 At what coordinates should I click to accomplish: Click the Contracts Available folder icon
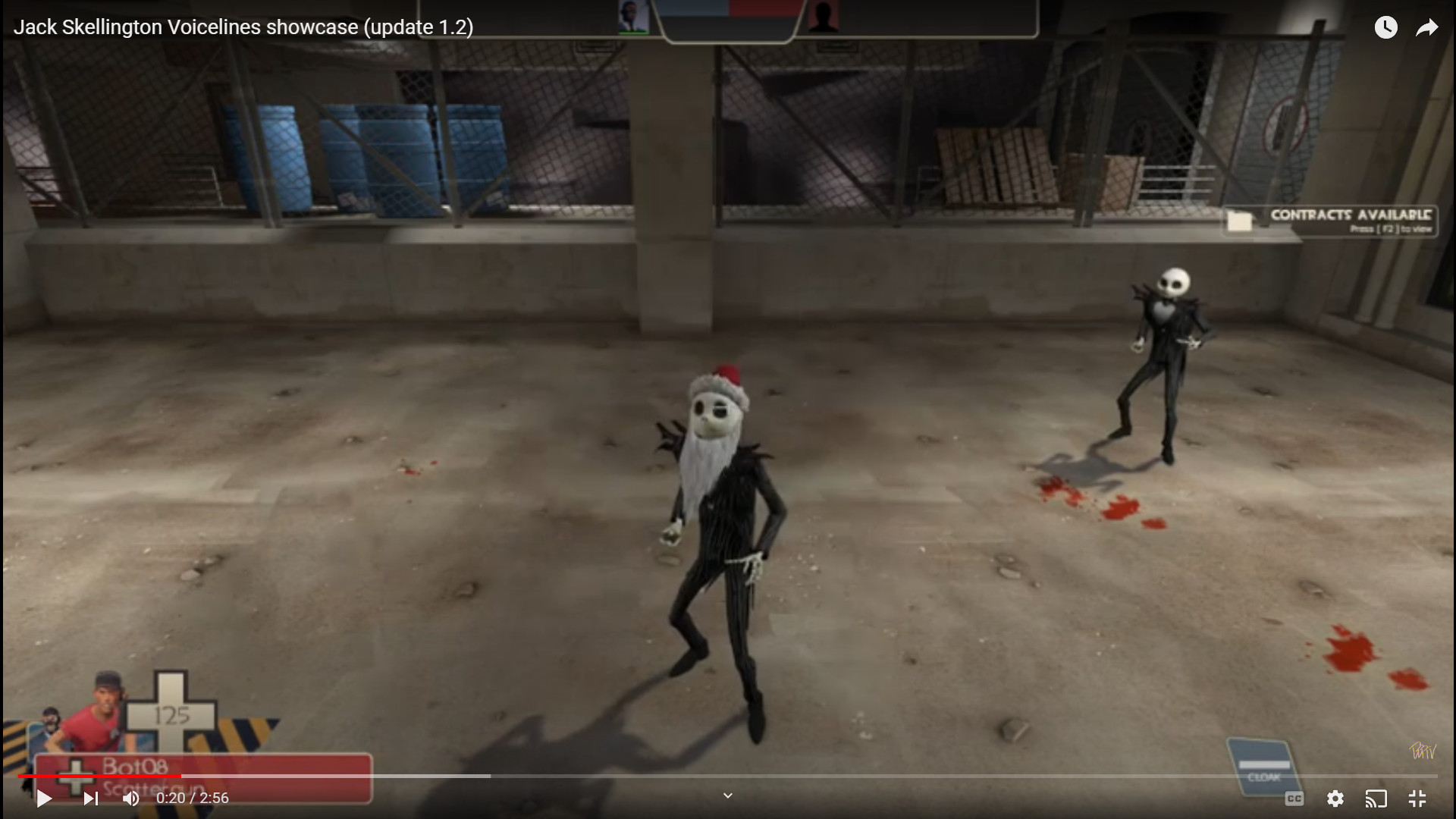[x=1239, y=221]
